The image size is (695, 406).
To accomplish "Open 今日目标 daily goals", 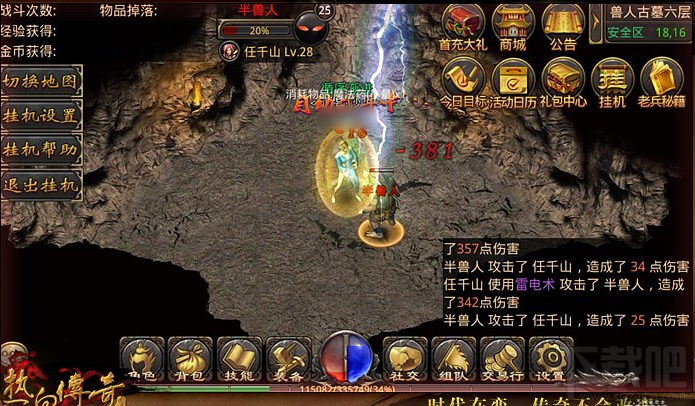I will pyautogui.click(x=464, y=80).
